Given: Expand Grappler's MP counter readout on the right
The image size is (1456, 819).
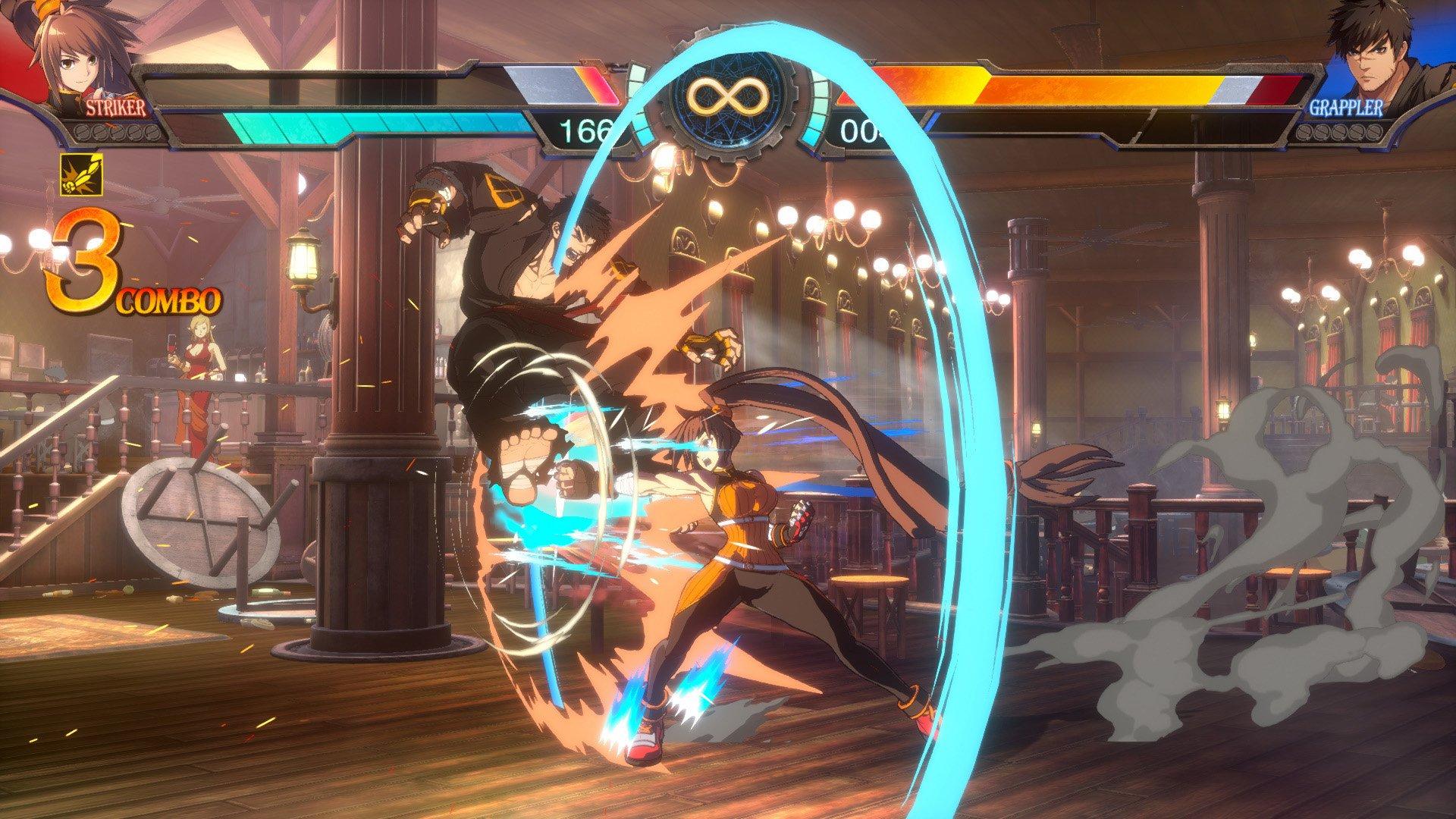Looking at the screenshot, I should [857, 130].
